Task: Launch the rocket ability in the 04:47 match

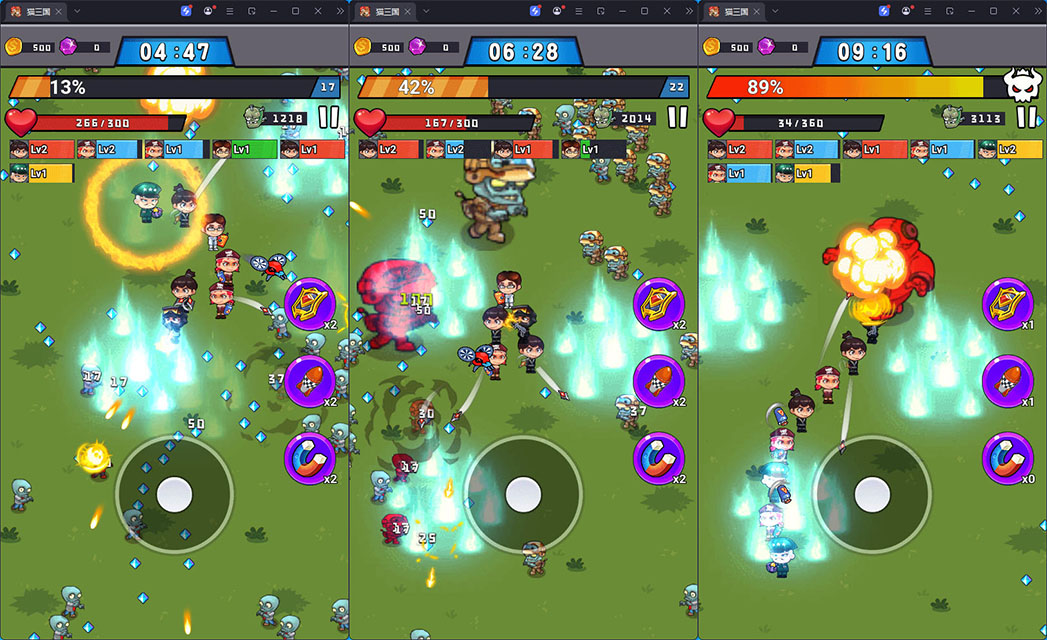Action: click(x=310, y=381)
